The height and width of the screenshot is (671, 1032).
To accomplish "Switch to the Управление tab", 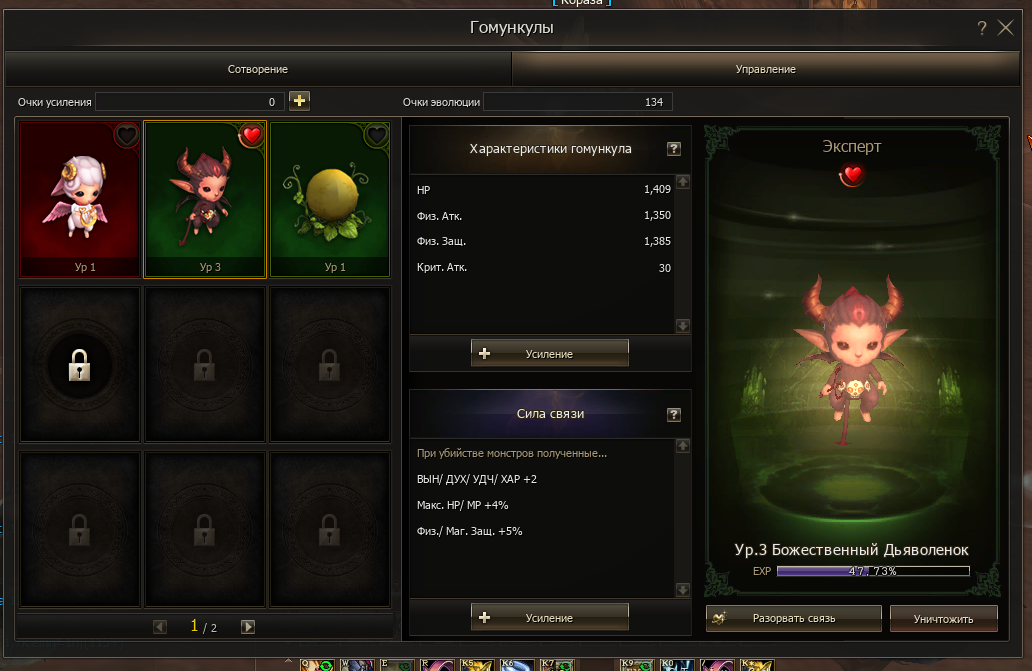I will click(x=765, y=69).
